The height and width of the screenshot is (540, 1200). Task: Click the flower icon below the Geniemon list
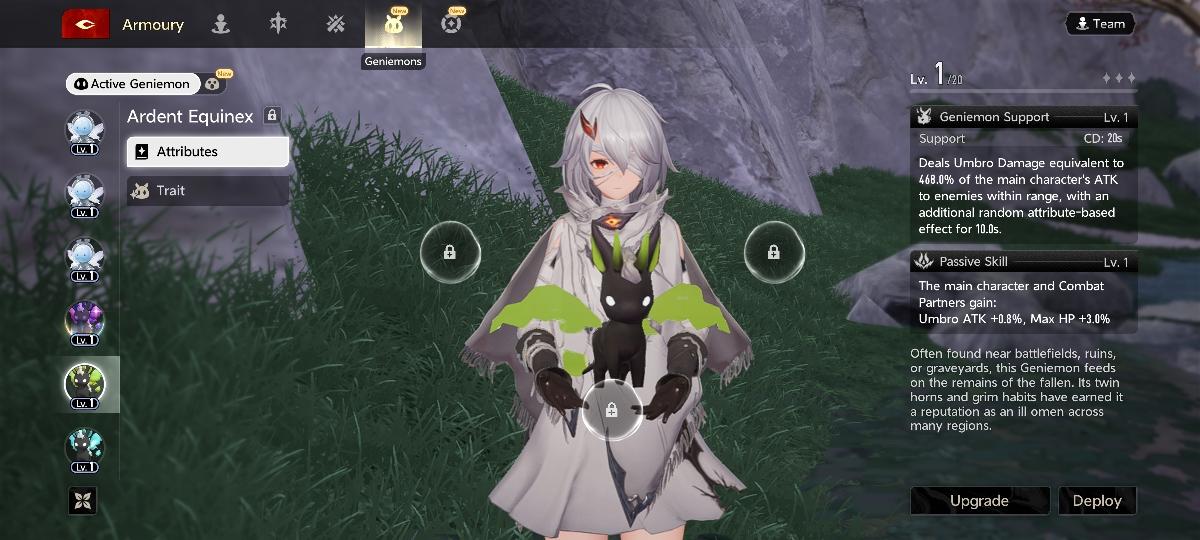(x=82, y=500)
